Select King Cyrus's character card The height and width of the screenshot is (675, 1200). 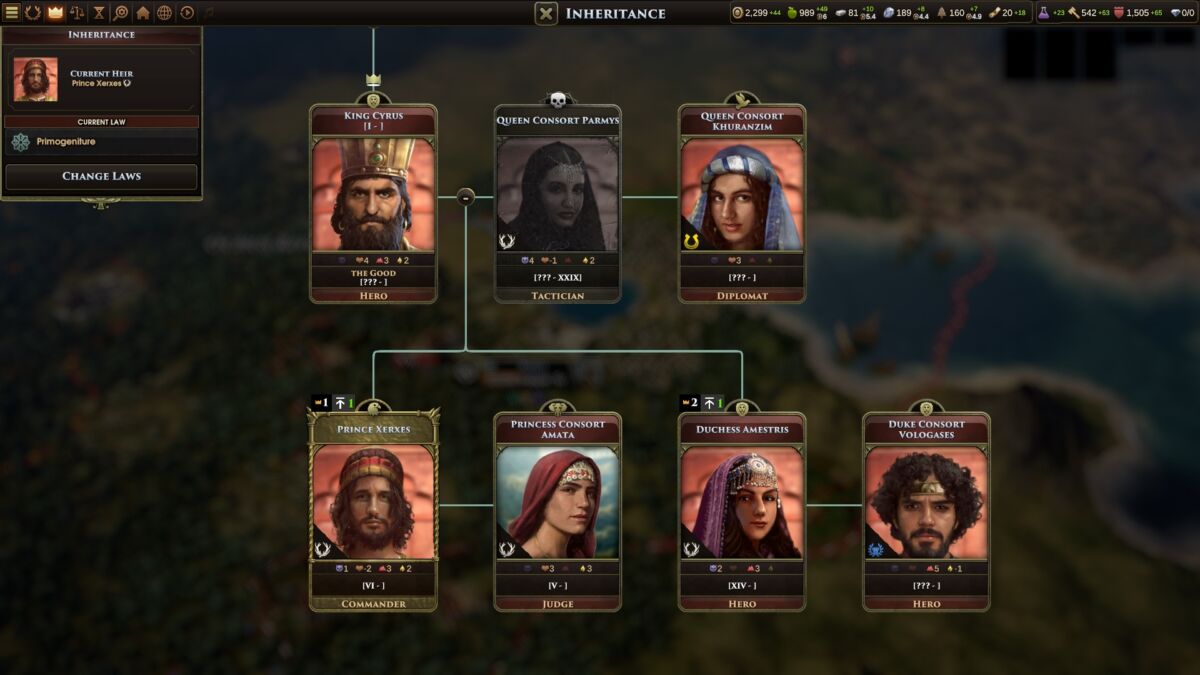(373, 195)
